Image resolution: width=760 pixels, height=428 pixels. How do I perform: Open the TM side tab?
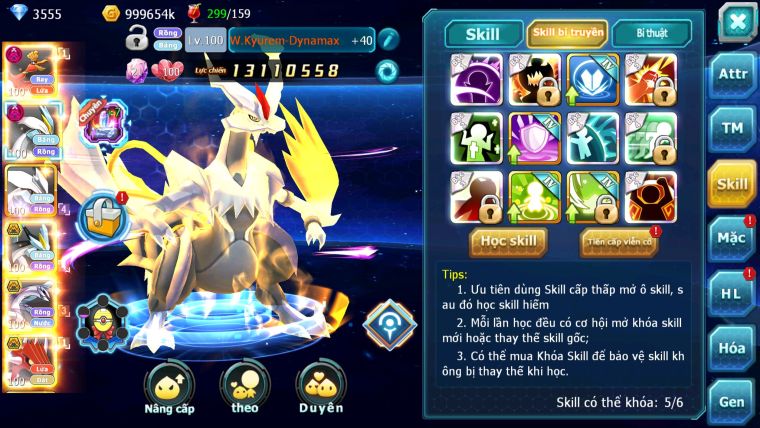pyautogui.click(x=732, y=128)
